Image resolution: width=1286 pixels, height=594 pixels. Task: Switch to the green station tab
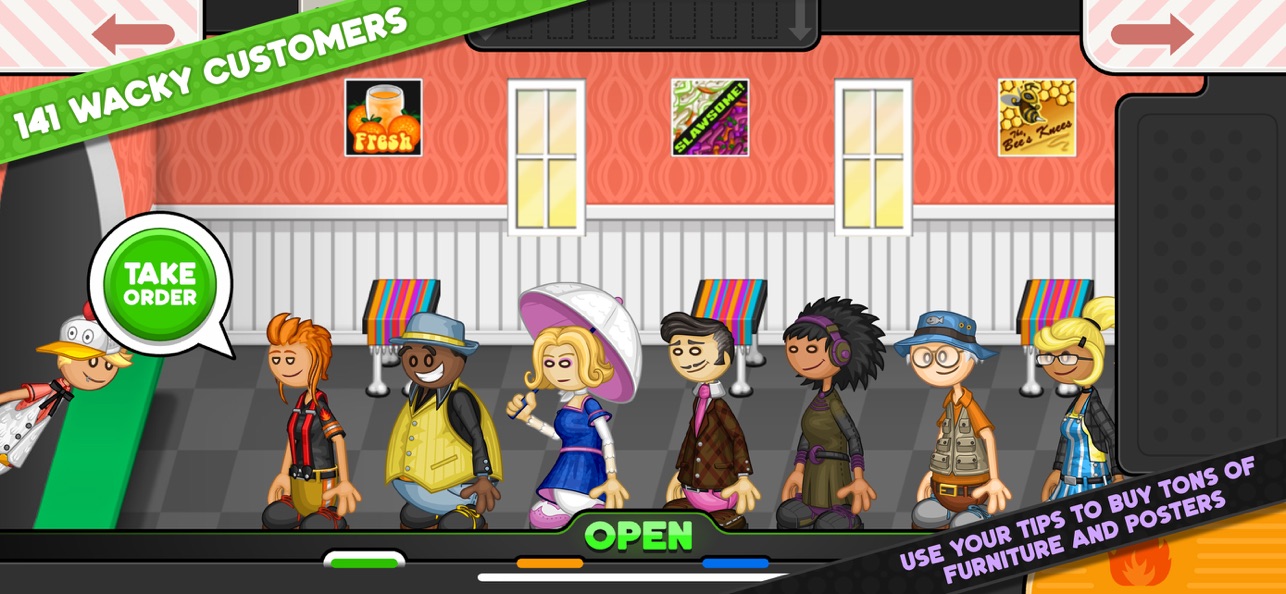click(x=364, y=562)
